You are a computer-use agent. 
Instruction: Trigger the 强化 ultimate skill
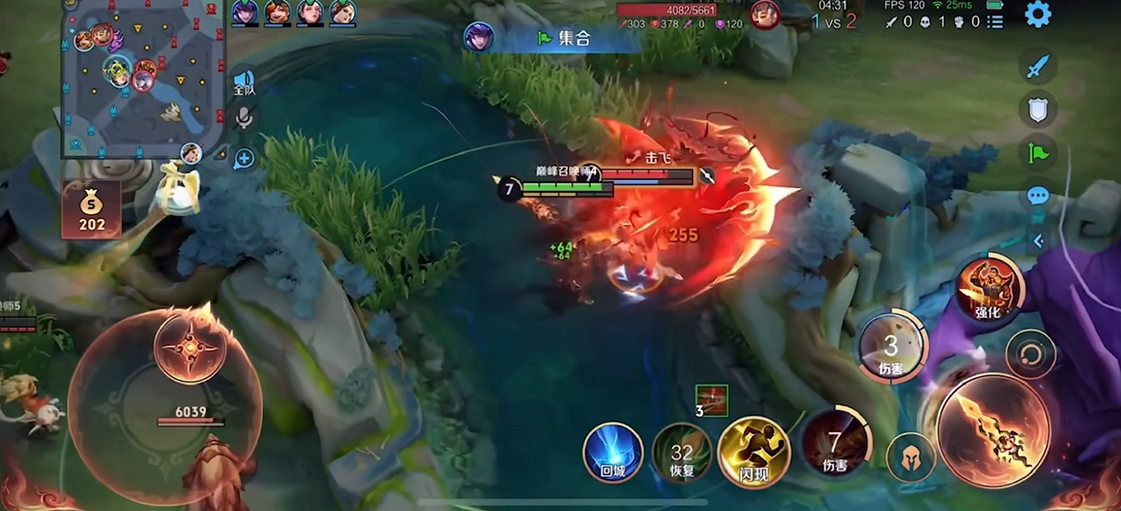point(989,289)
